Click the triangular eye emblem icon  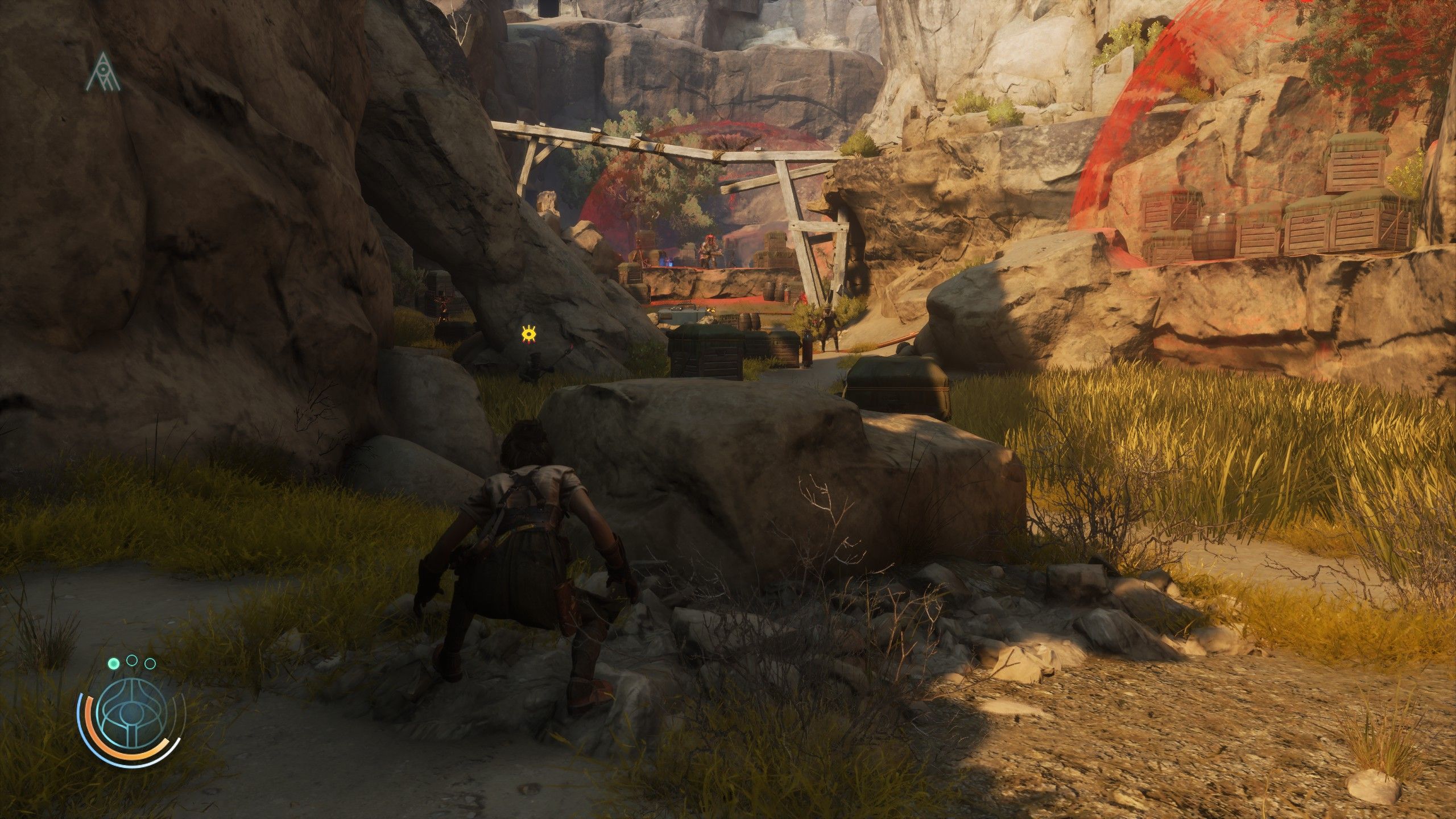click(104, 72)
